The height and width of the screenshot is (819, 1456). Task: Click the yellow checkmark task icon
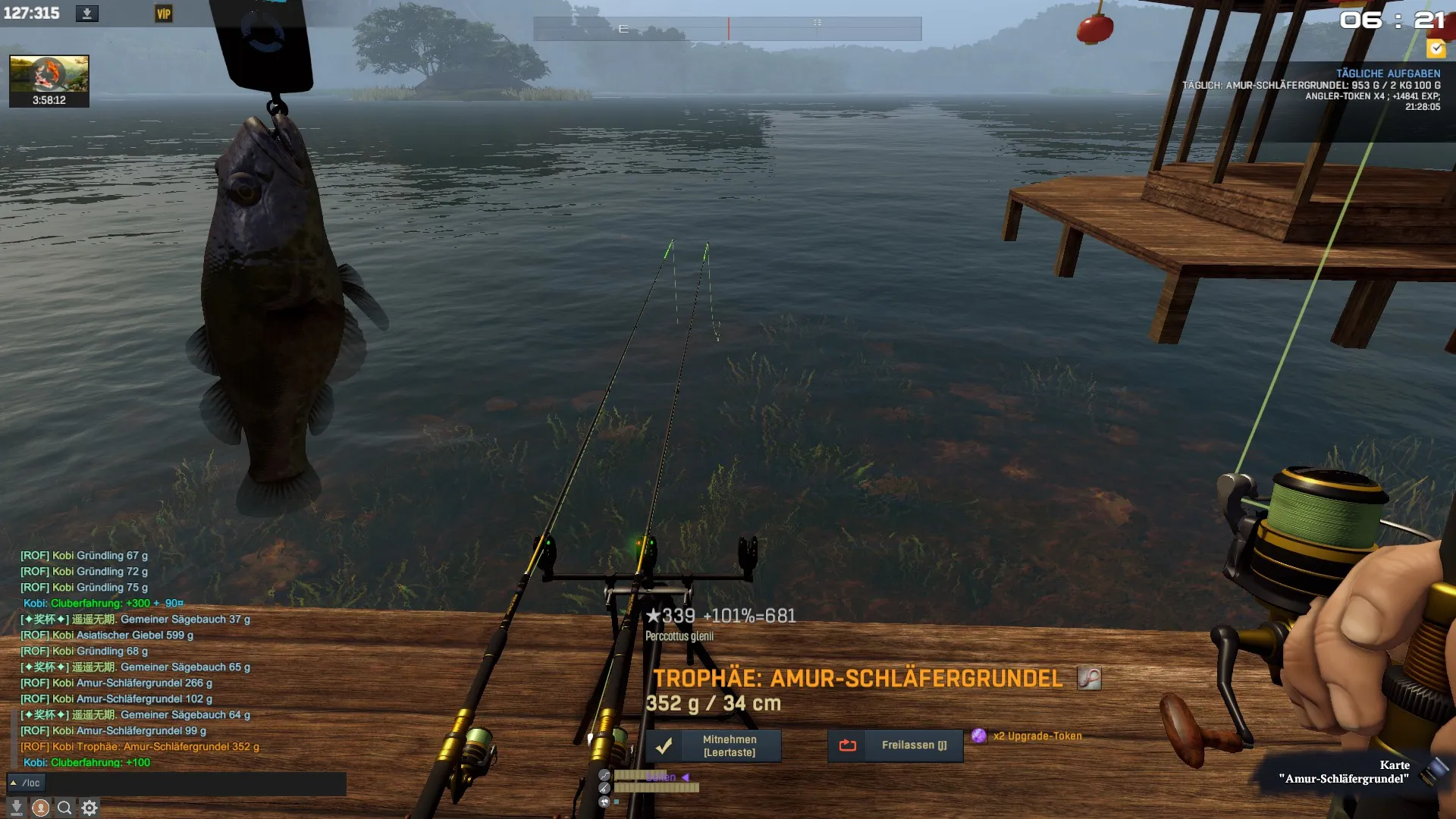[x=1436, y=49]
